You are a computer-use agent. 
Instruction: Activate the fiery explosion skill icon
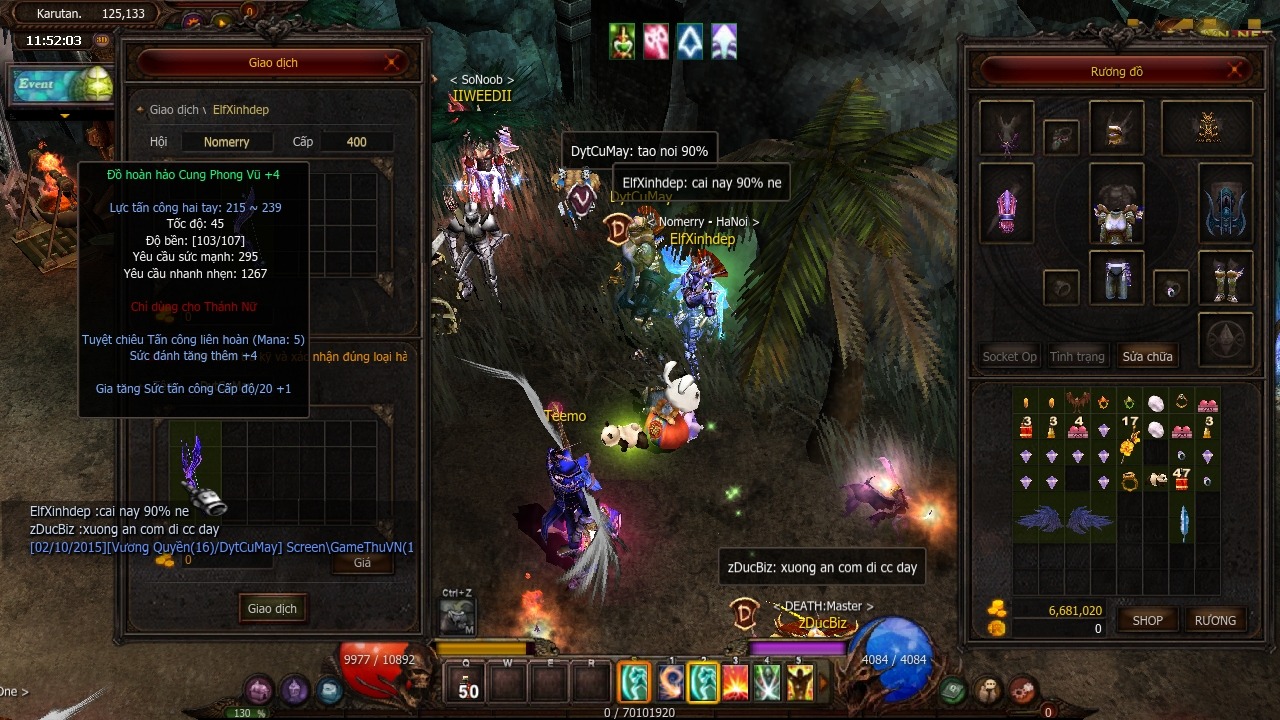tap(735, 683)
